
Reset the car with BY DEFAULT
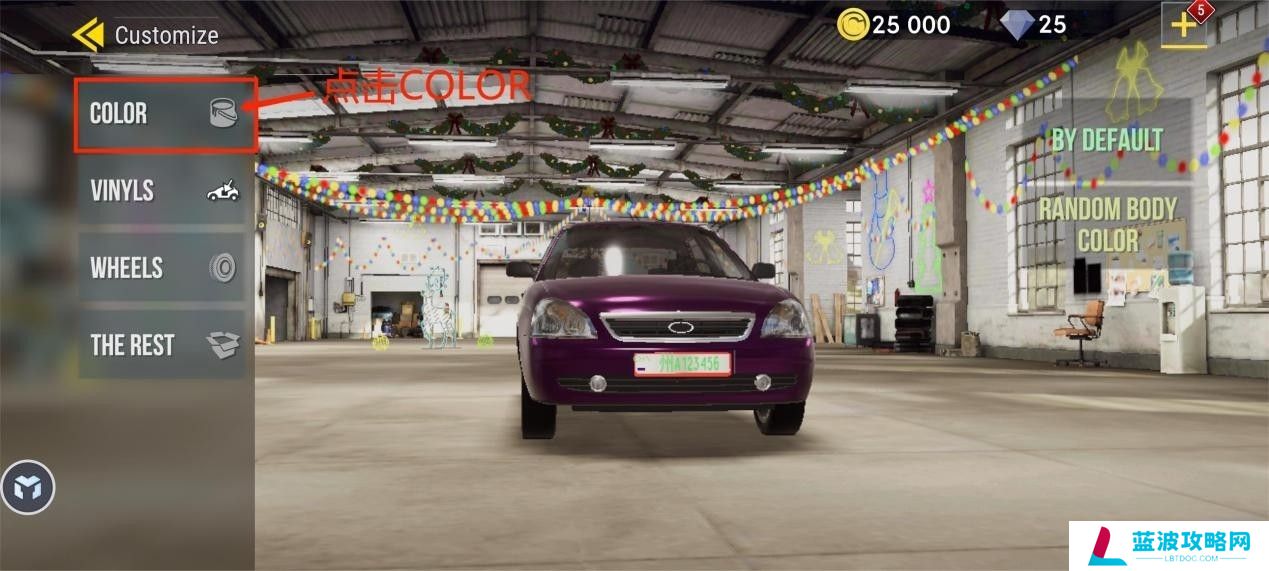click(x=1107, y=139)
